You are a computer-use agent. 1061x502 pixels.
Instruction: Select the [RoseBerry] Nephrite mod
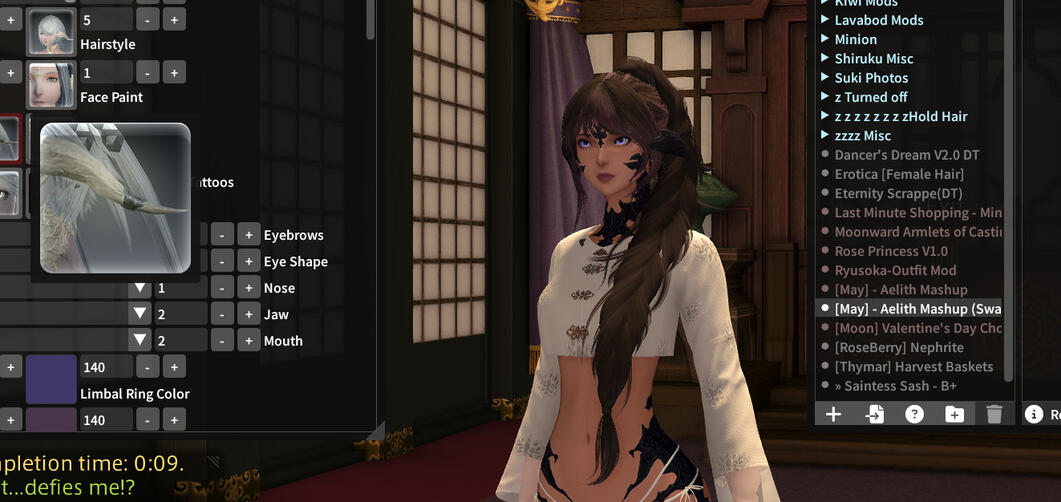click(898, 347)
